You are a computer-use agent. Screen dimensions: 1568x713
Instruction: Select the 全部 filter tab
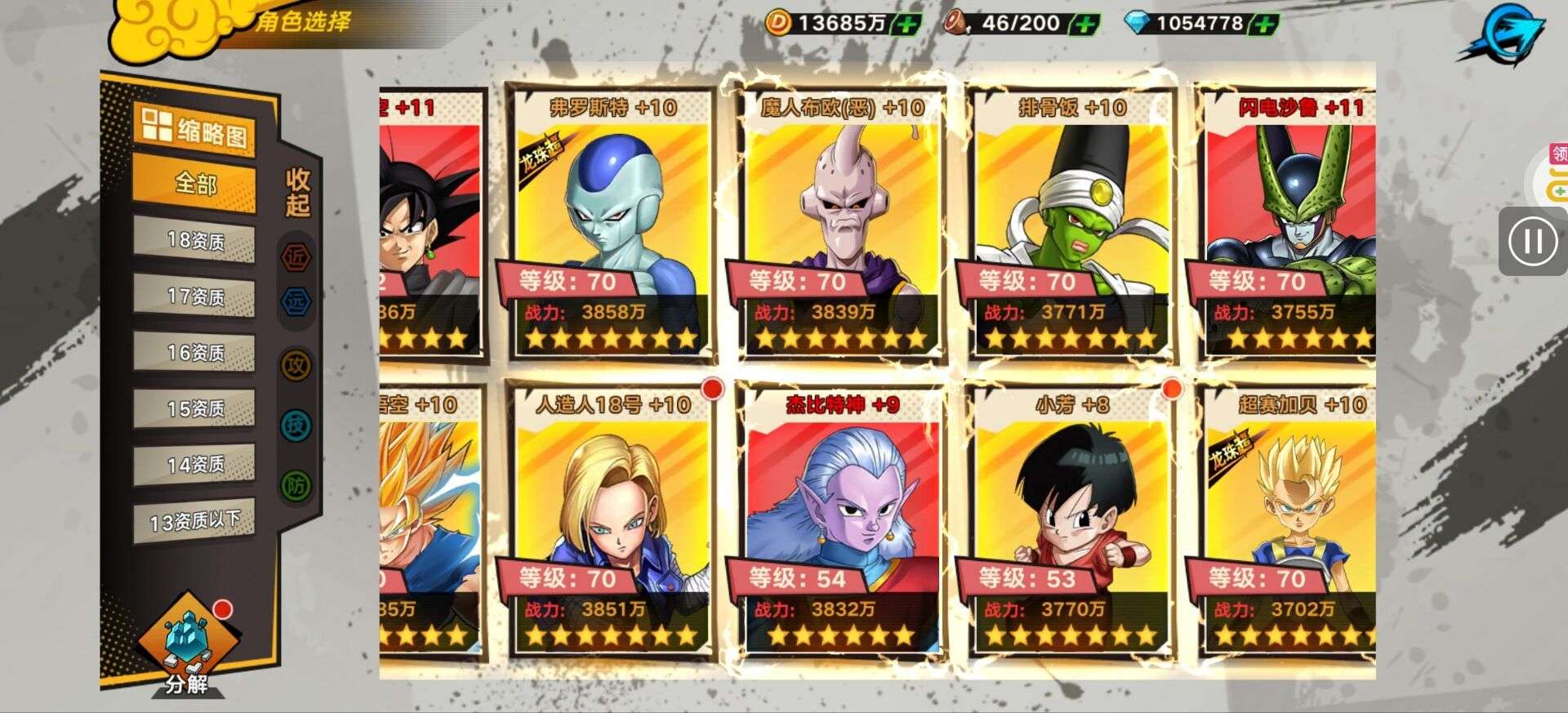pyautogui.click(x=195, y=184)
